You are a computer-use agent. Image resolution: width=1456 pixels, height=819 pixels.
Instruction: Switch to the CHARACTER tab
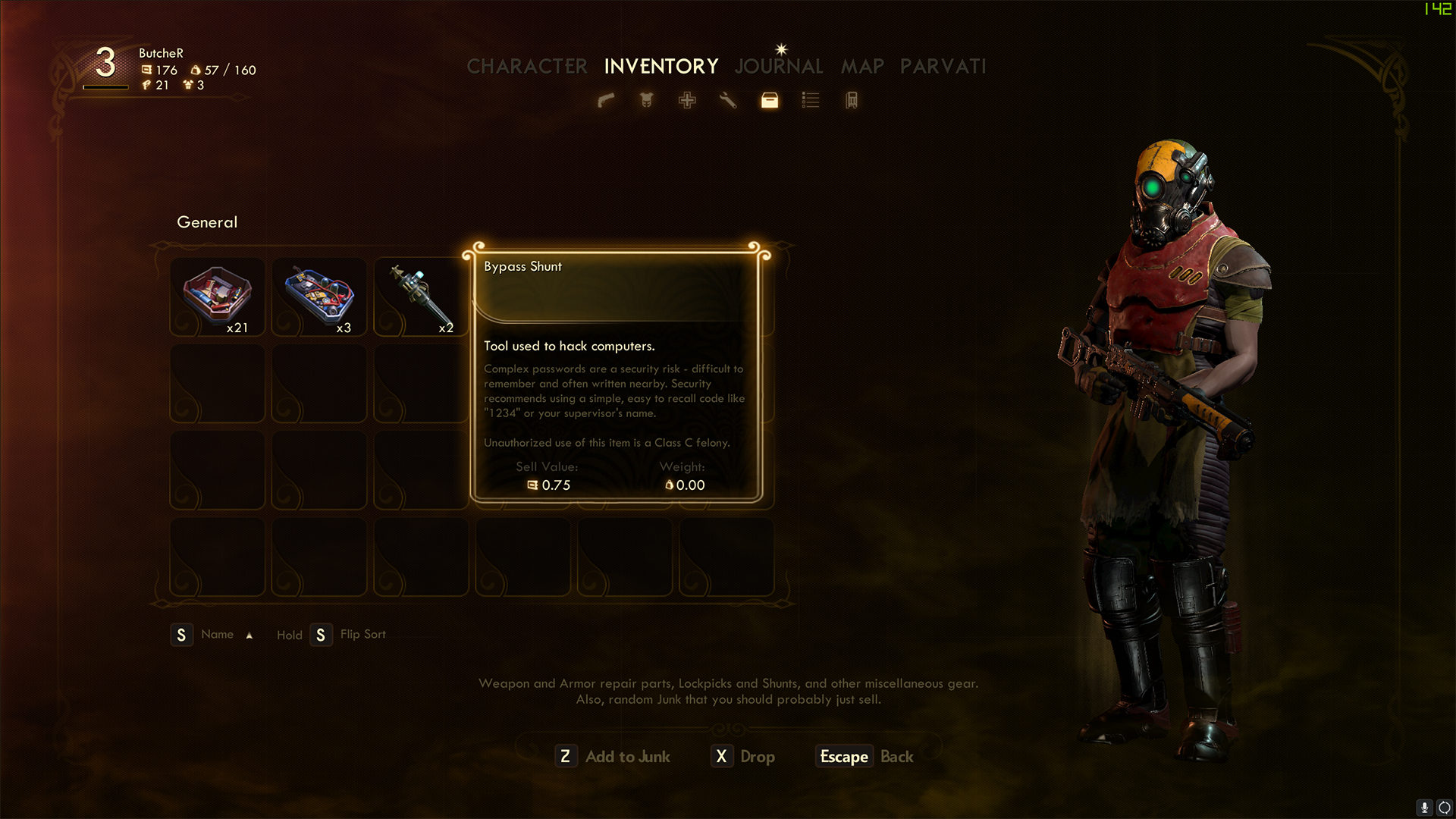(x=526, y=67)
